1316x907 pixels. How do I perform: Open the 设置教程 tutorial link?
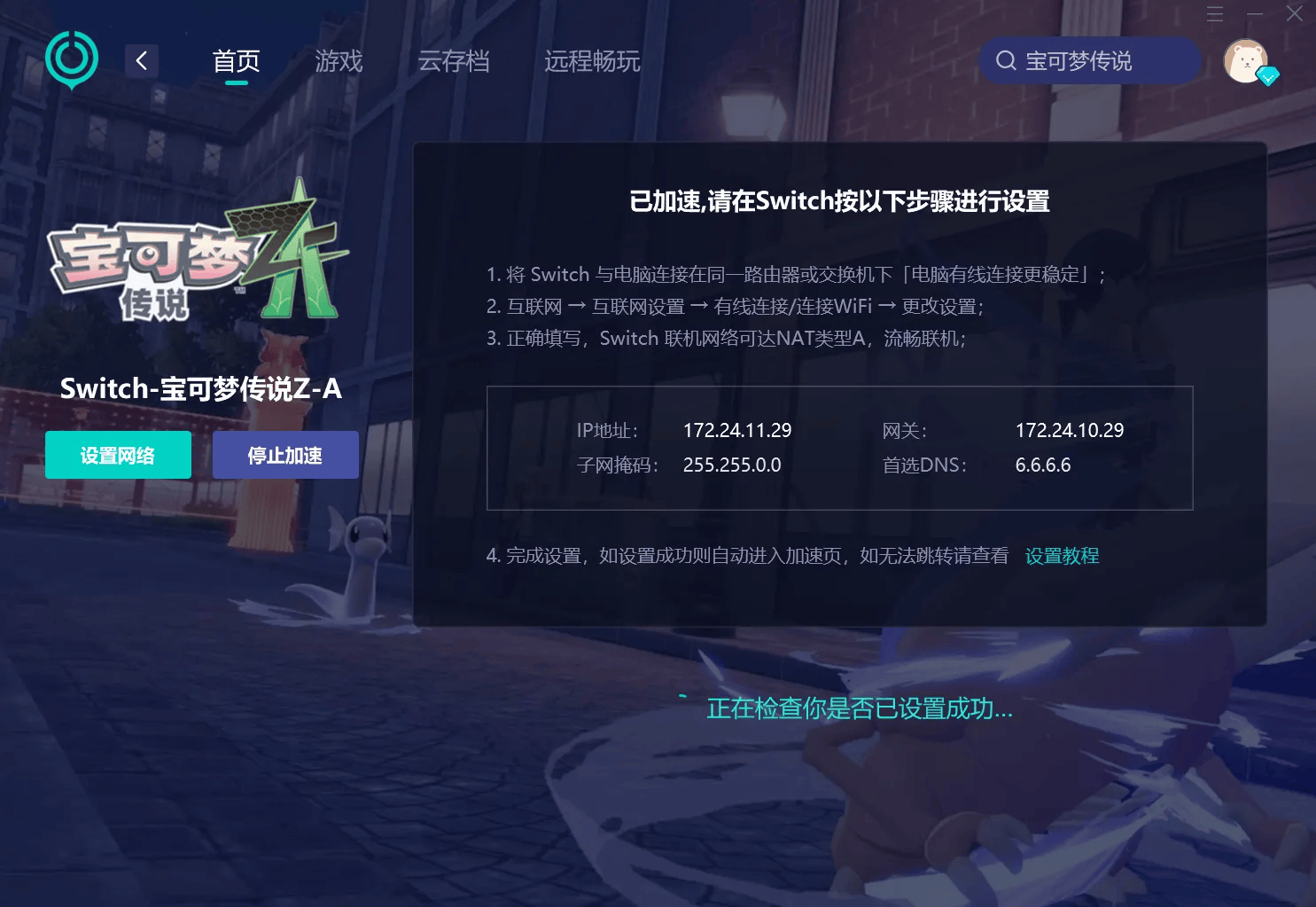[x=1061, y=556]
